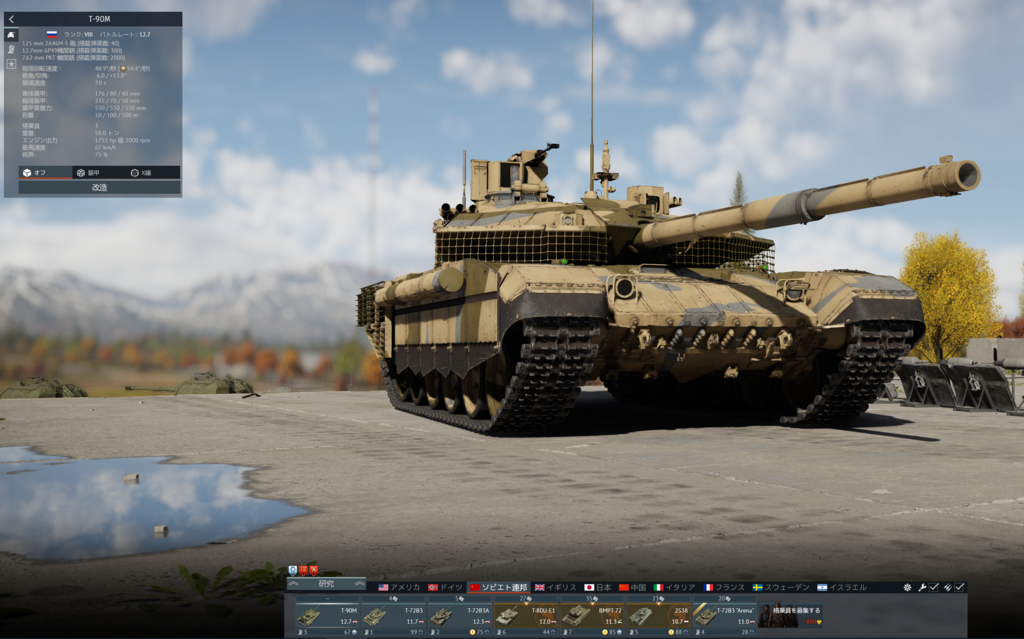This screenshot has height=639, width=1024.
Task: Select the イスラエル nation tab
Action: (841, 587)
